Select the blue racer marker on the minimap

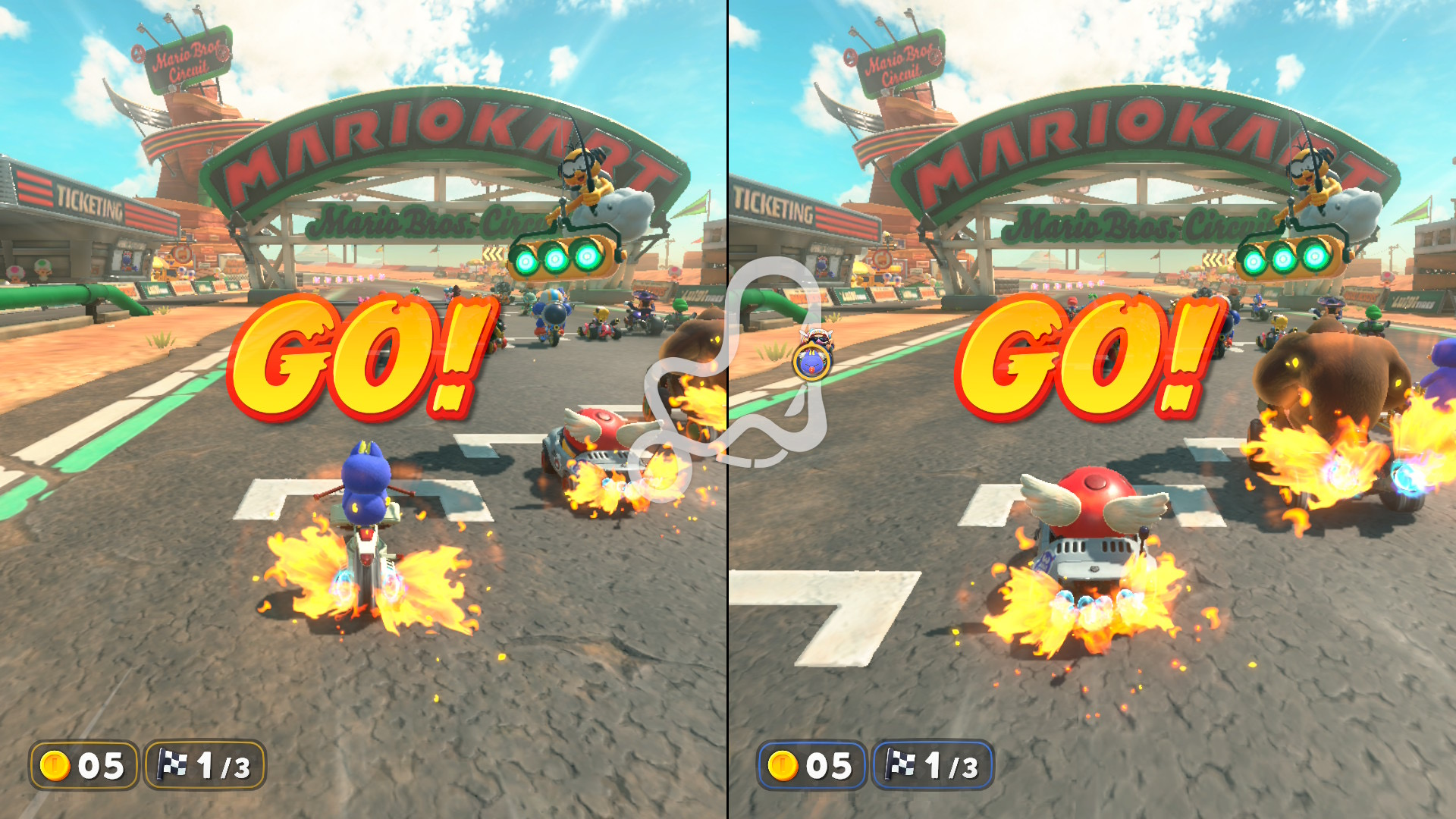812,362
